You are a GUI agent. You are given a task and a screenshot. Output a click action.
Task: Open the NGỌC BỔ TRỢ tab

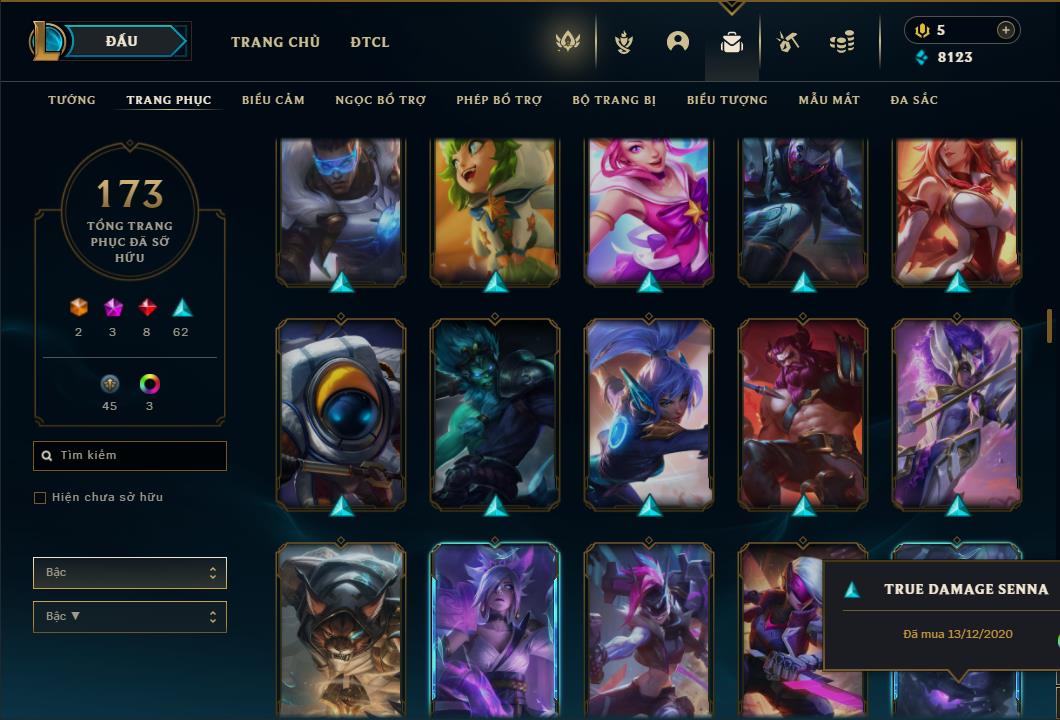[380, 100]
